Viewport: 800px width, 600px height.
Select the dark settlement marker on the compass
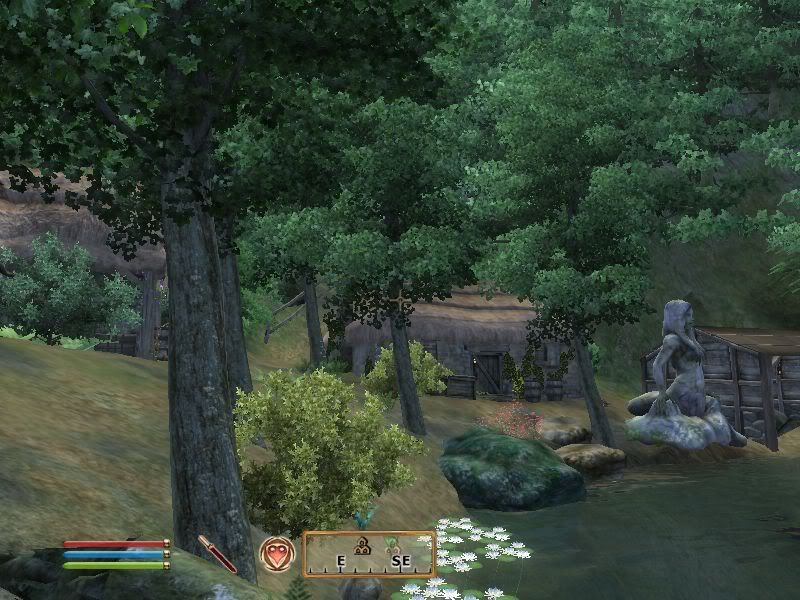[x=364, y=545]
